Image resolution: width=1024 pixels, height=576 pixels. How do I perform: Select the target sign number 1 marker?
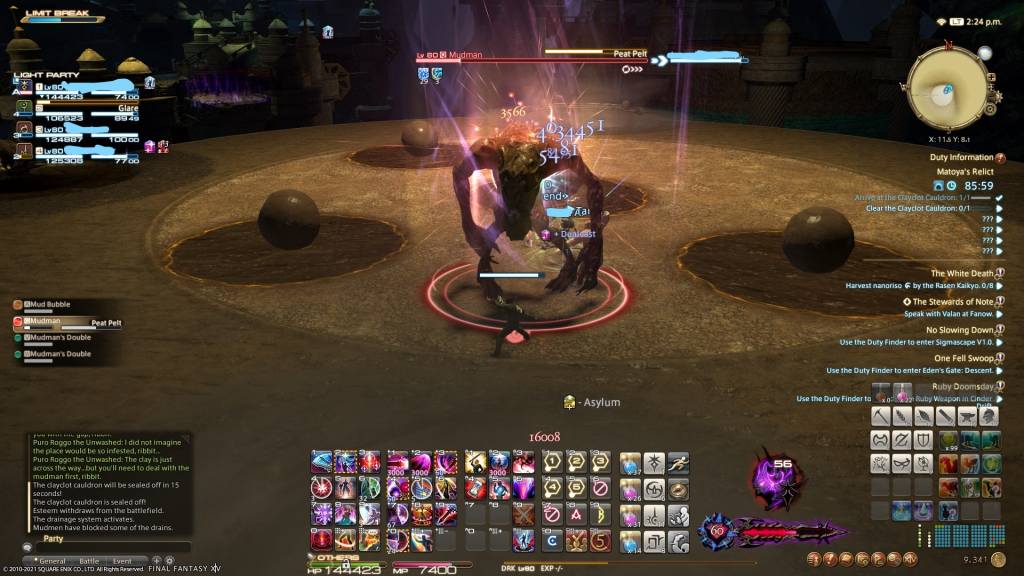pos(550,463)
